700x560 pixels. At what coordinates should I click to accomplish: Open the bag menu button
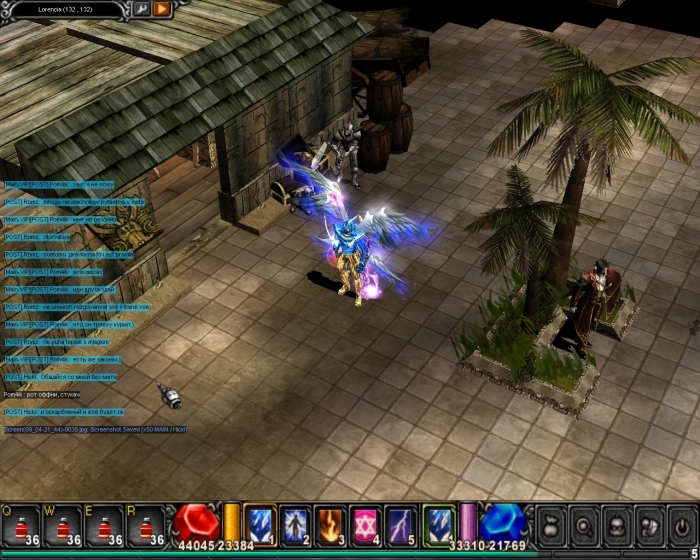[552, 524]
